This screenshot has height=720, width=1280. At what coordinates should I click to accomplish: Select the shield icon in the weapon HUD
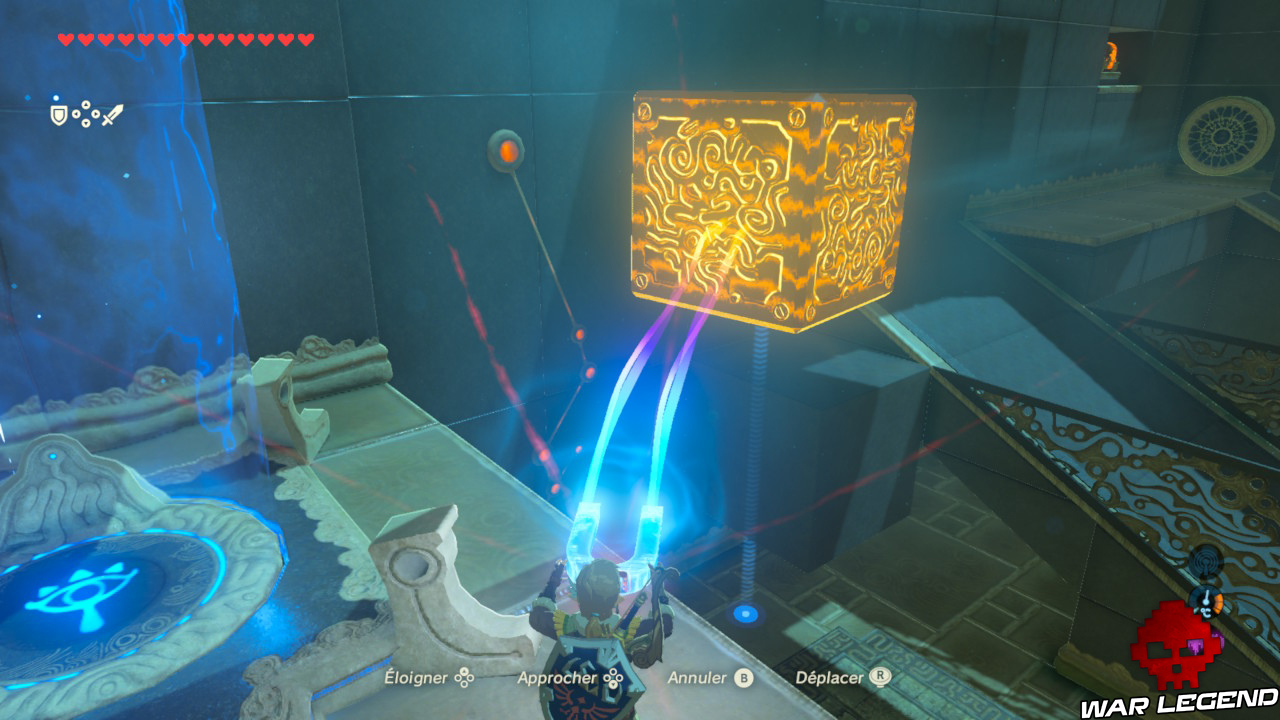coord(58,114)
